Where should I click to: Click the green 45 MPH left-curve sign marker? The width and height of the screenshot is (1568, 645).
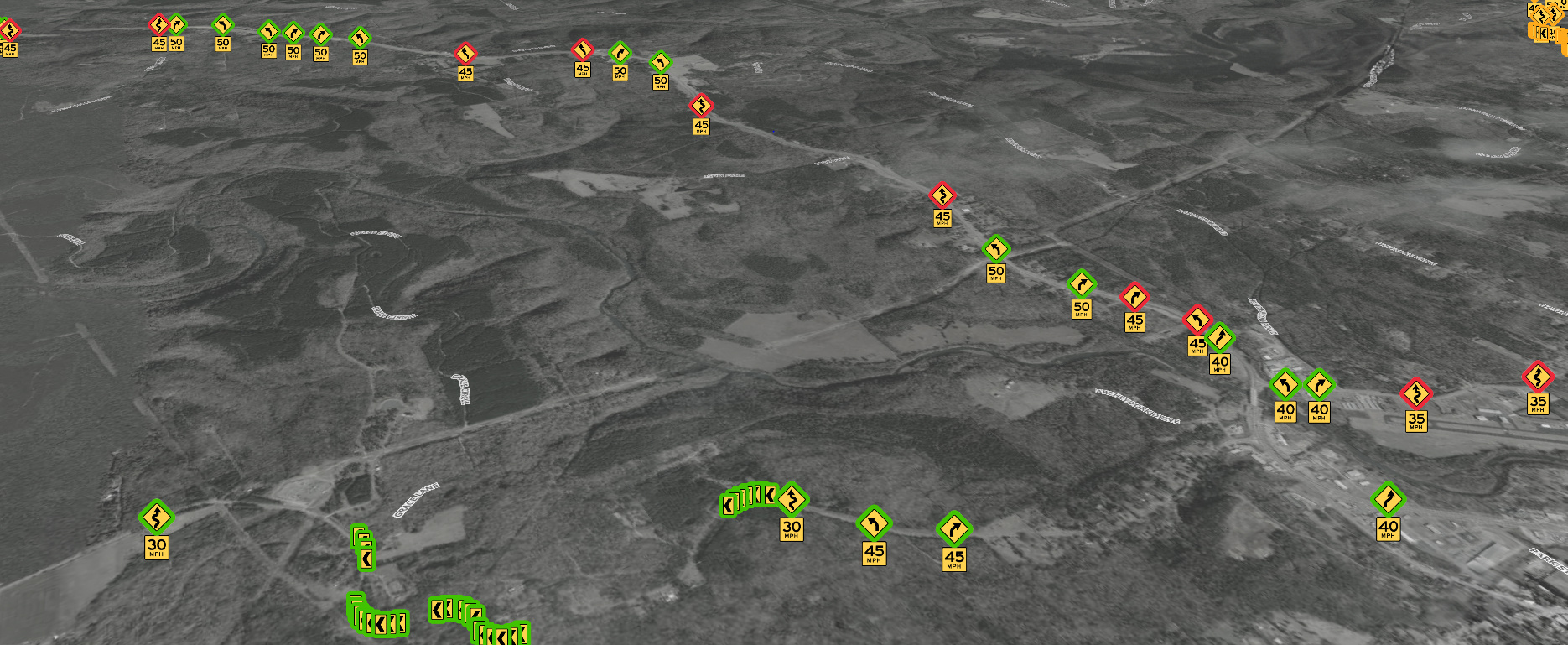874,524
